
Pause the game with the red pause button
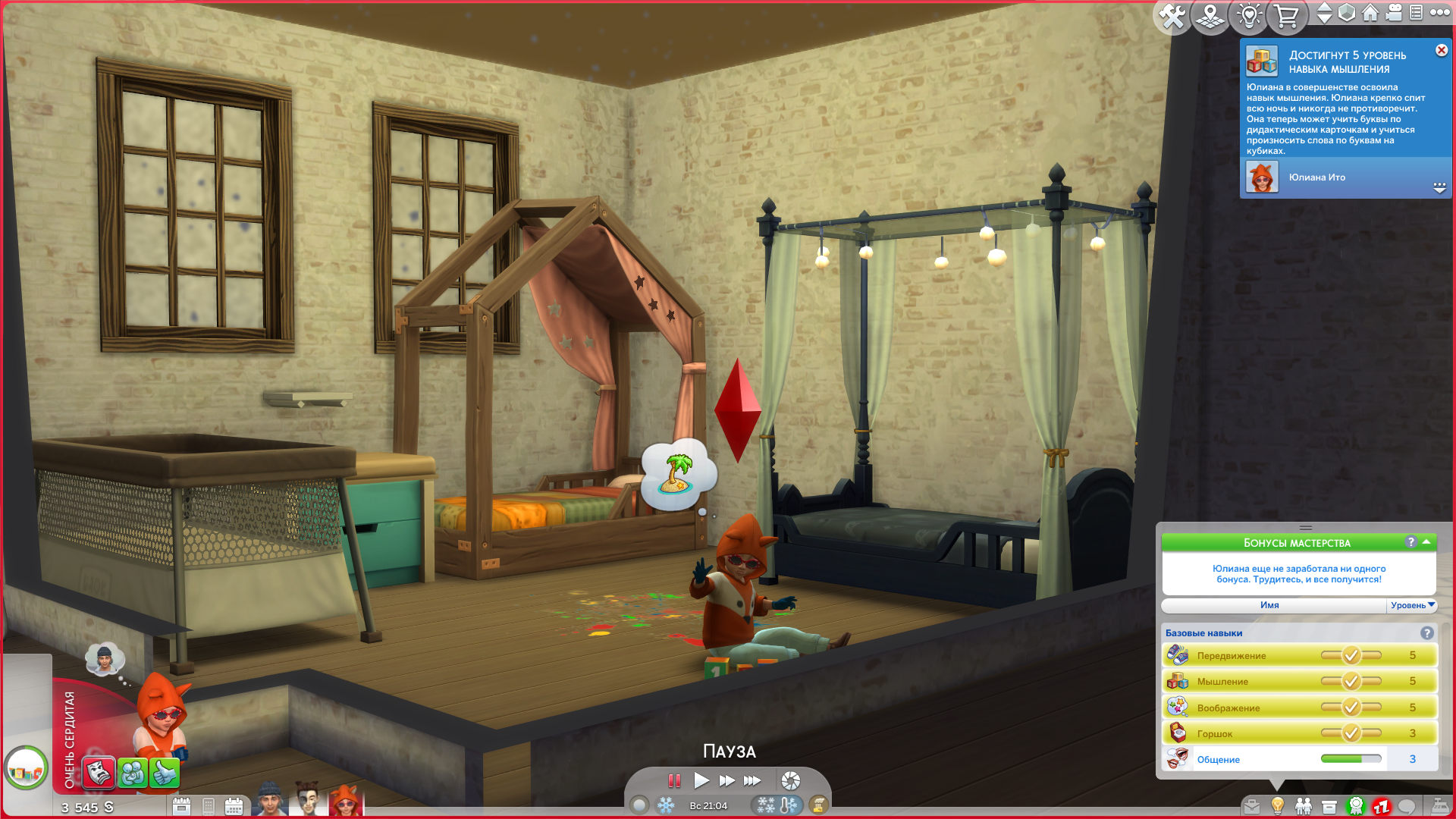click(674, 780)
